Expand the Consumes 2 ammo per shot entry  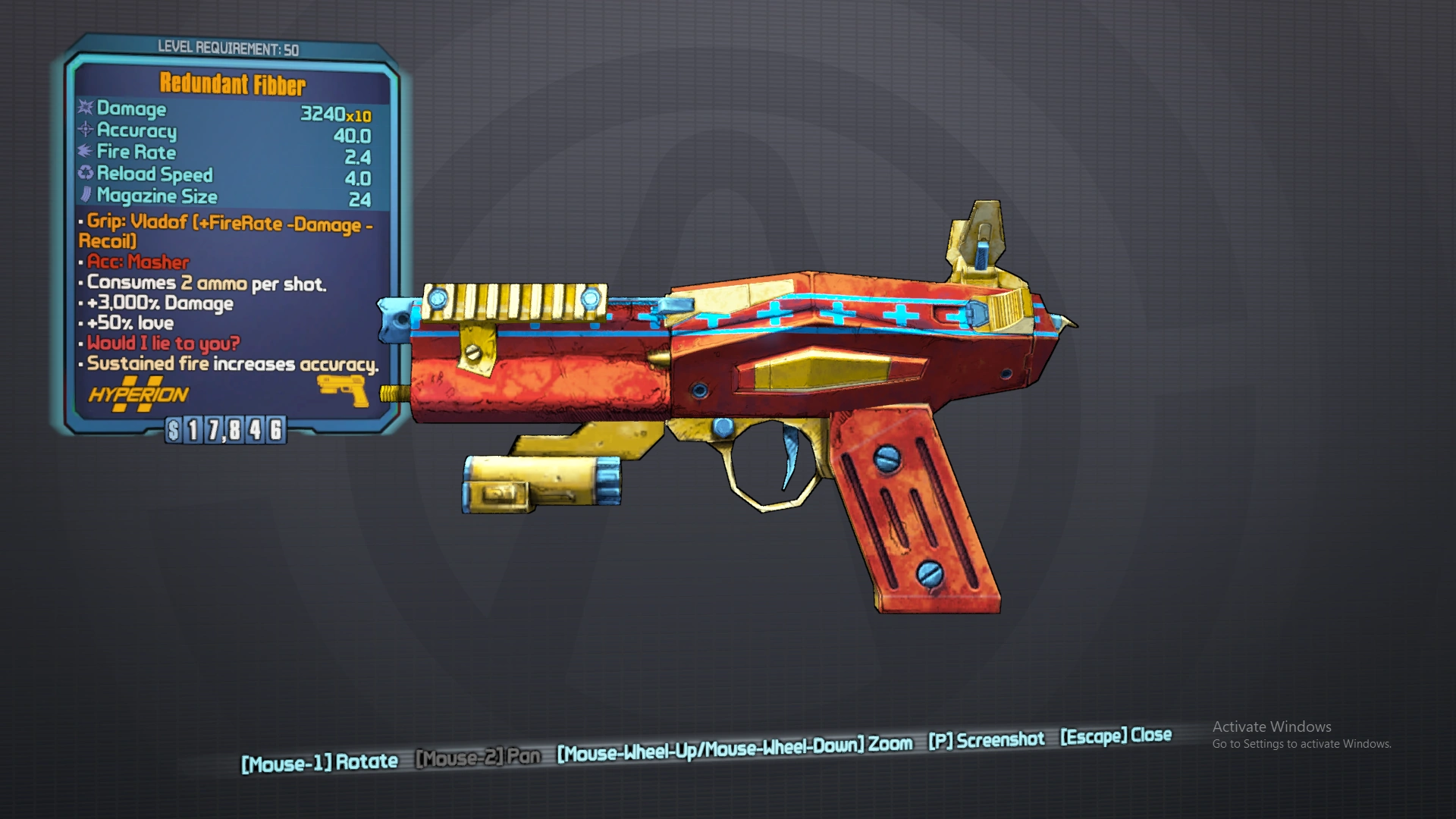(205, 283)
